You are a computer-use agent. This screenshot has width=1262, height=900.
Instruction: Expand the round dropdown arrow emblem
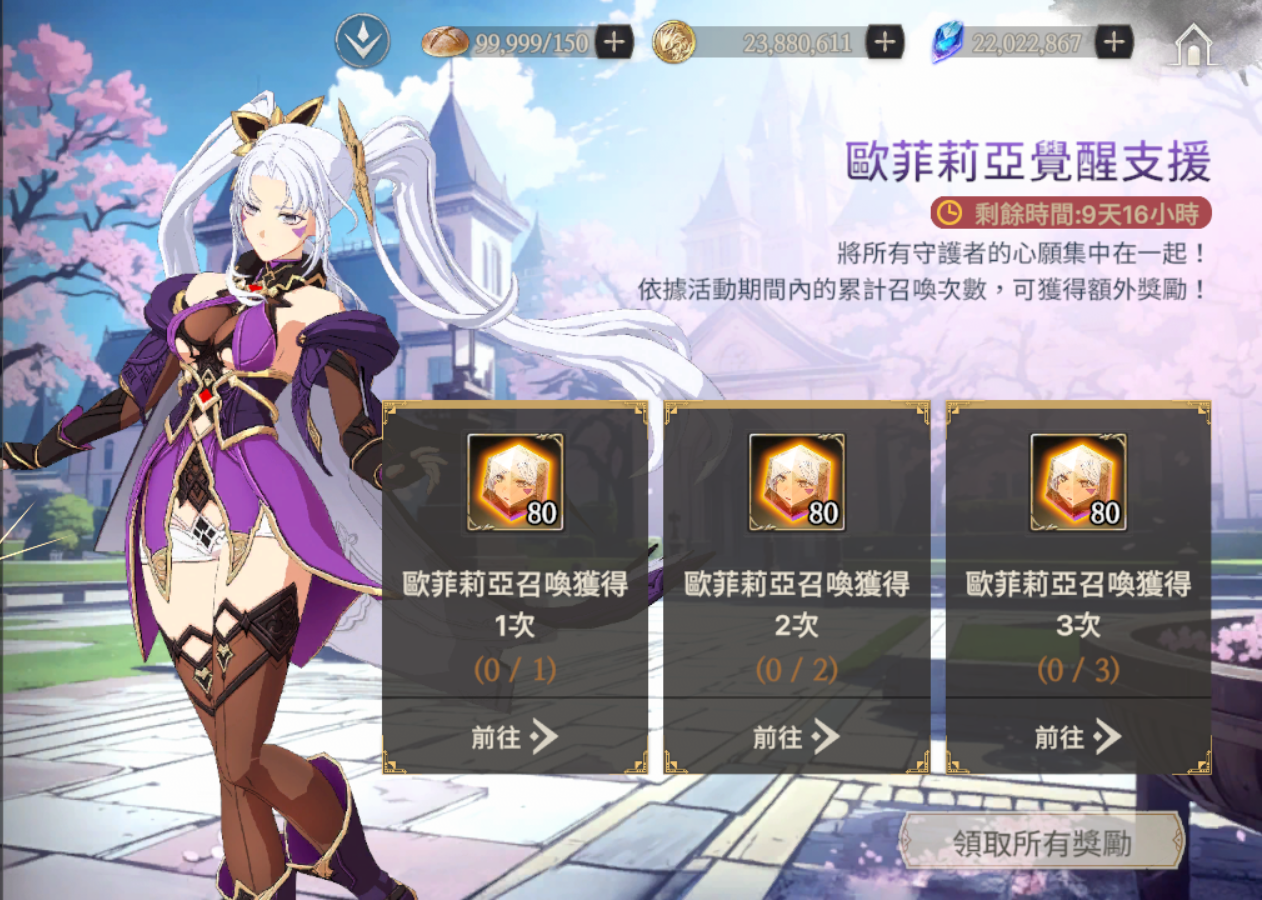[362, 42]
